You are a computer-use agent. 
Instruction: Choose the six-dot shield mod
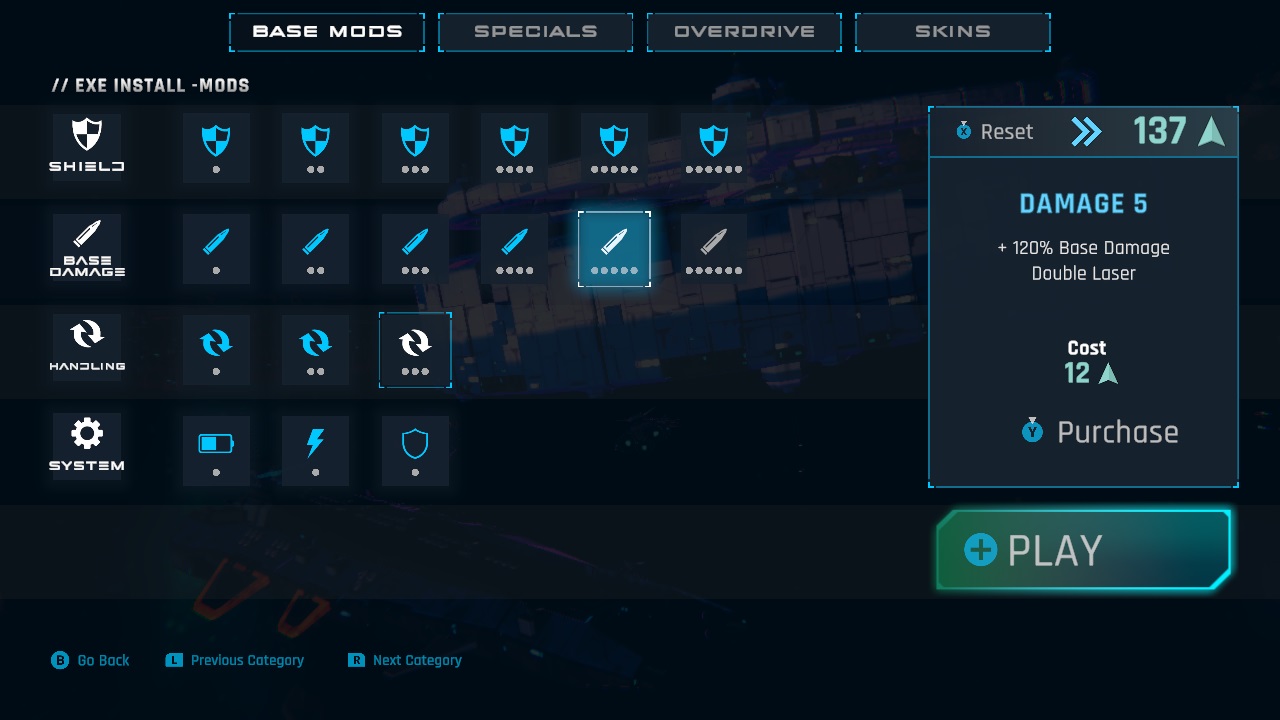coord(714,147)
